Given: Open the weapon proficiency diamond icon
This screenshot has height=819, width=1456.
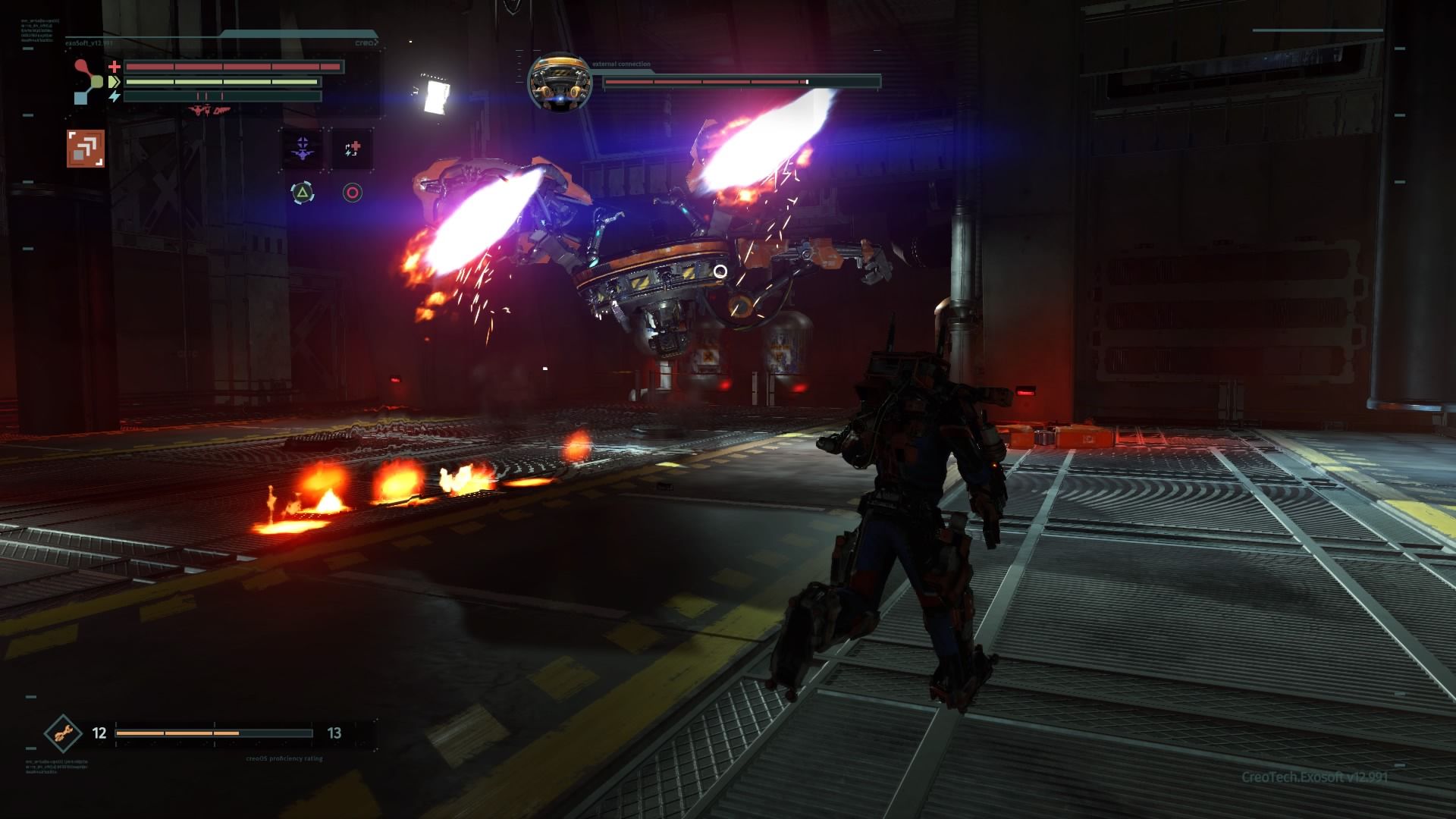Looking at the screenshot, I should coord(63,733).
